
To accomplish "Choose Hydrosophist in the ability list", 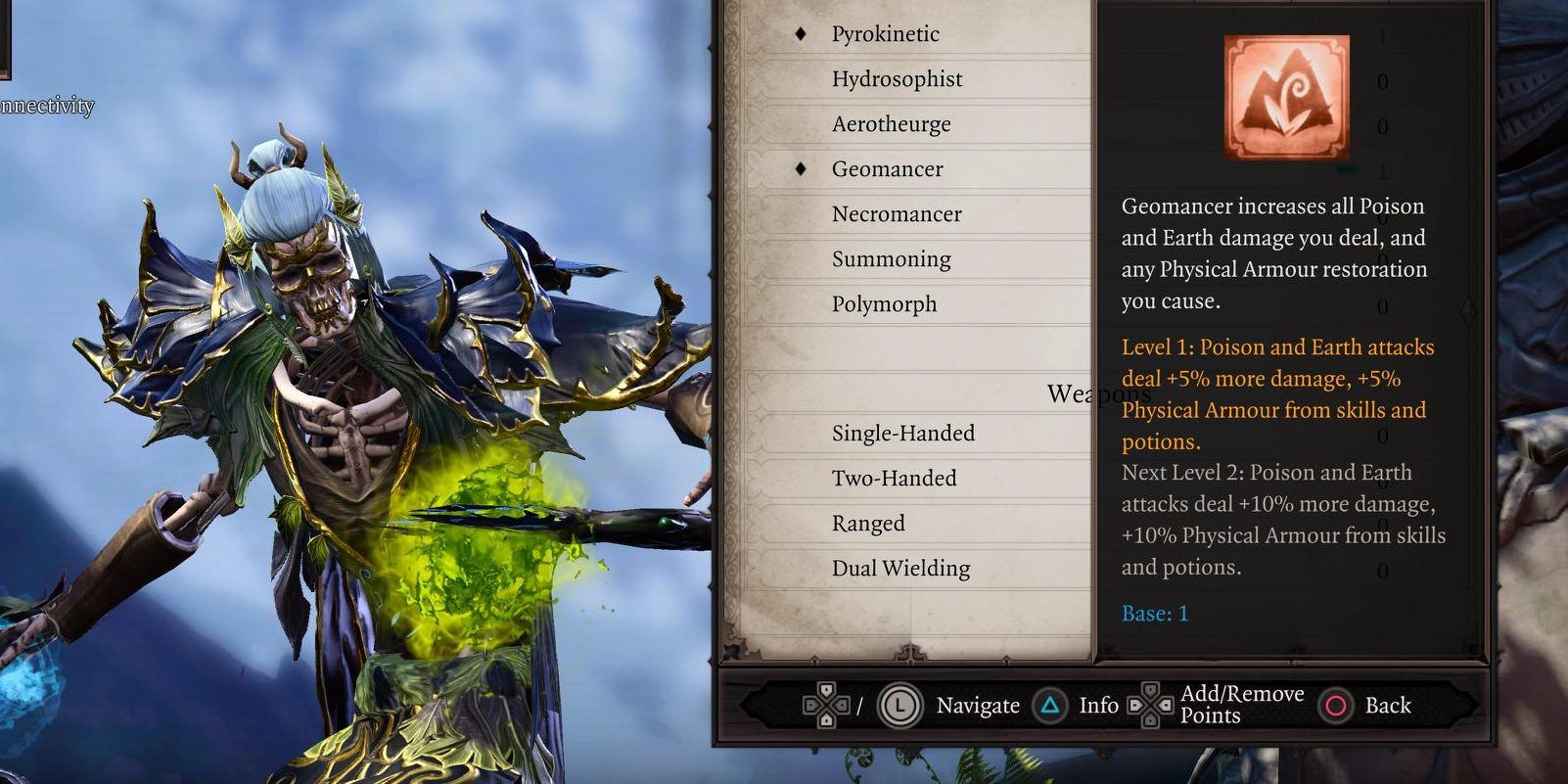I will coord(897,79).
